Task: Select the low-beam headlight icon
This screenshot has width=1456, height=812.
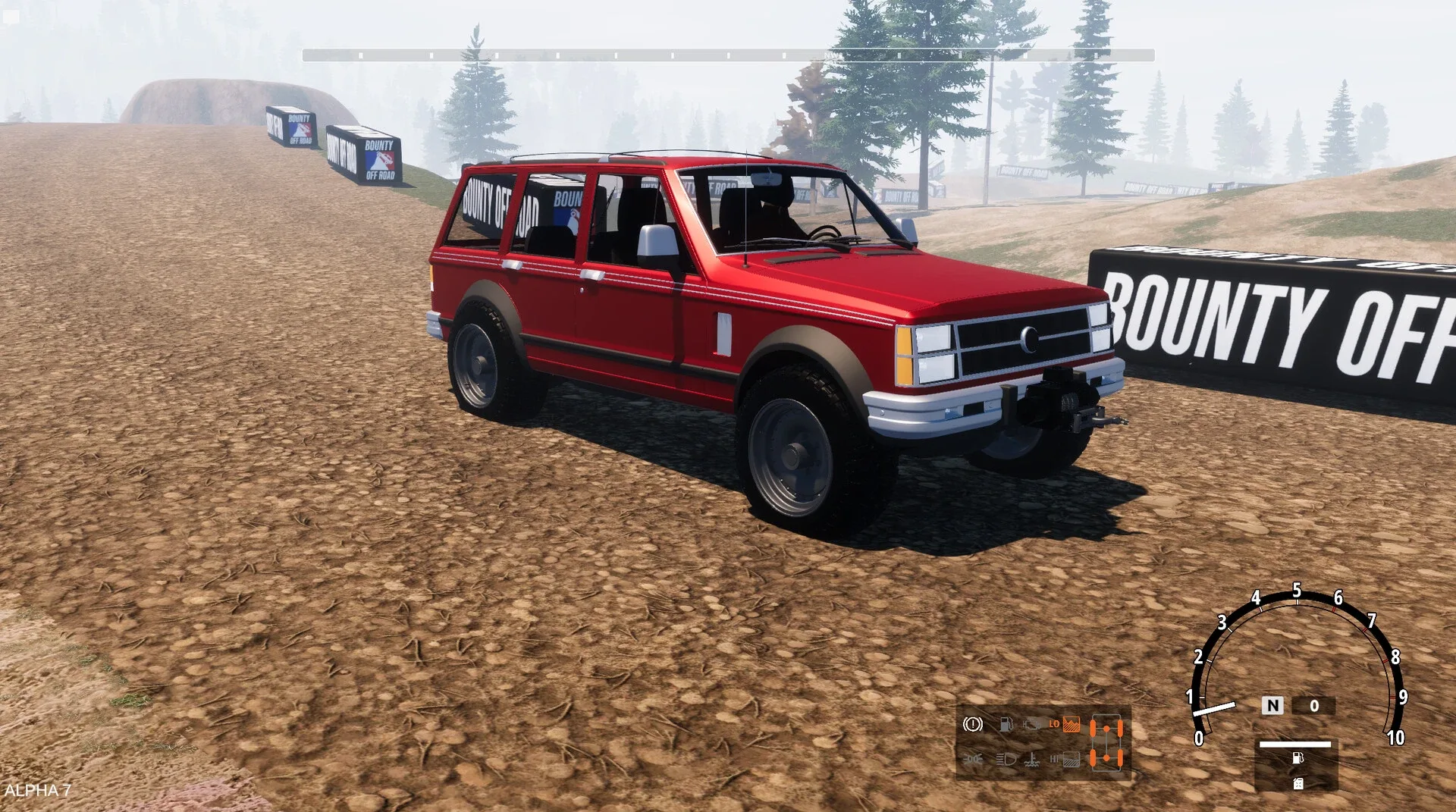Action: (x=1005, y=759)
